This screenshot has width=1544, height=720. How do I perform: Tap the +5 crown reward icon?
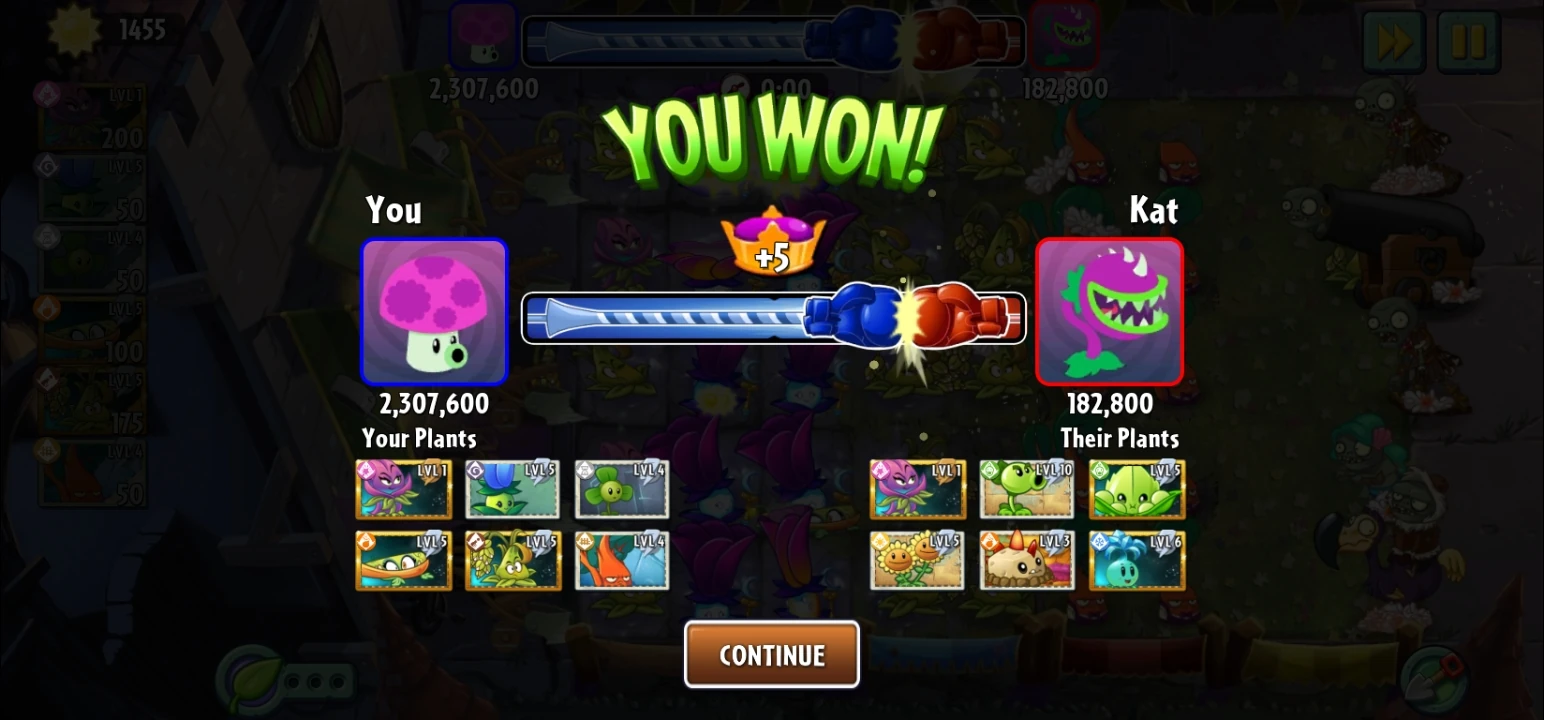pos(772,245)
